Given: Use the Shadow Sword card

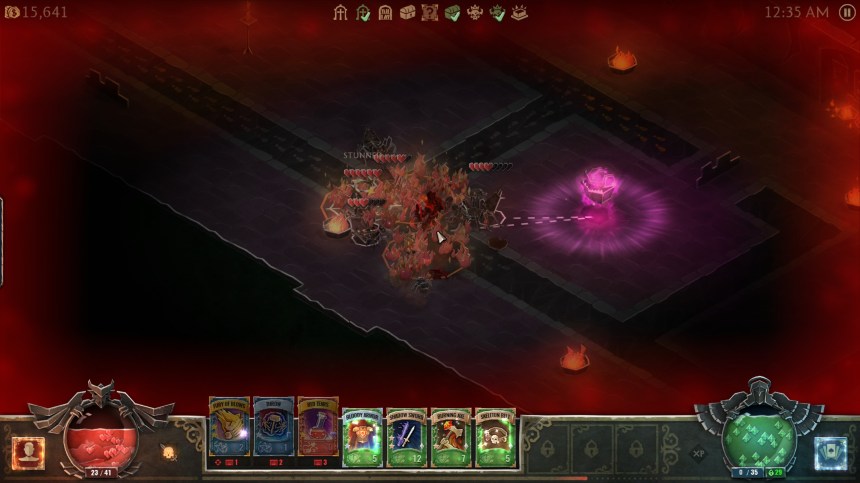Looking at the screenshot, I should [407, 436].
